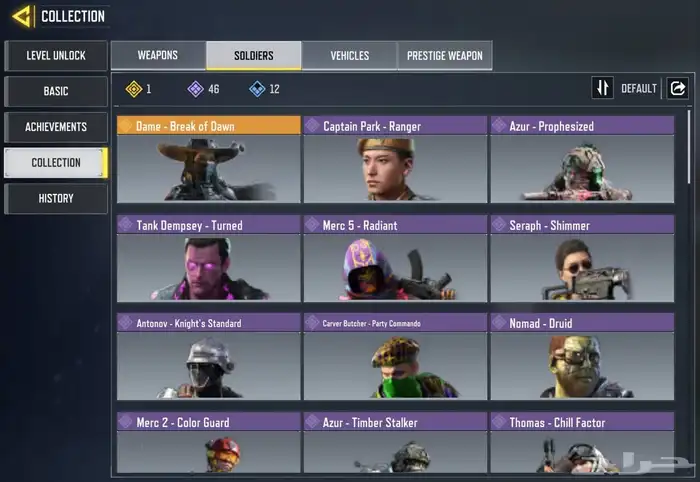This screenshot has width=700, height=482.
Task: Toggle the Default sort order button
Action: (603, 88)
